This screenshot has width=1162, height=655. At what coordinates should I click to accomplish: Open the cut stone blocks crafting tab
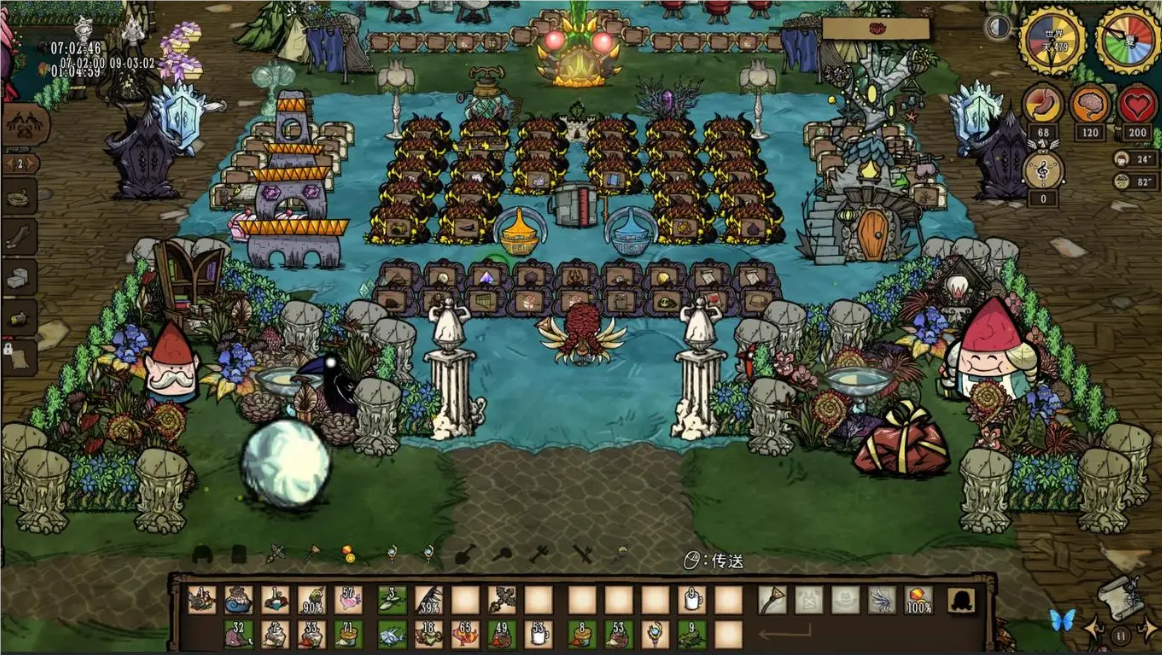click(19, 277)
